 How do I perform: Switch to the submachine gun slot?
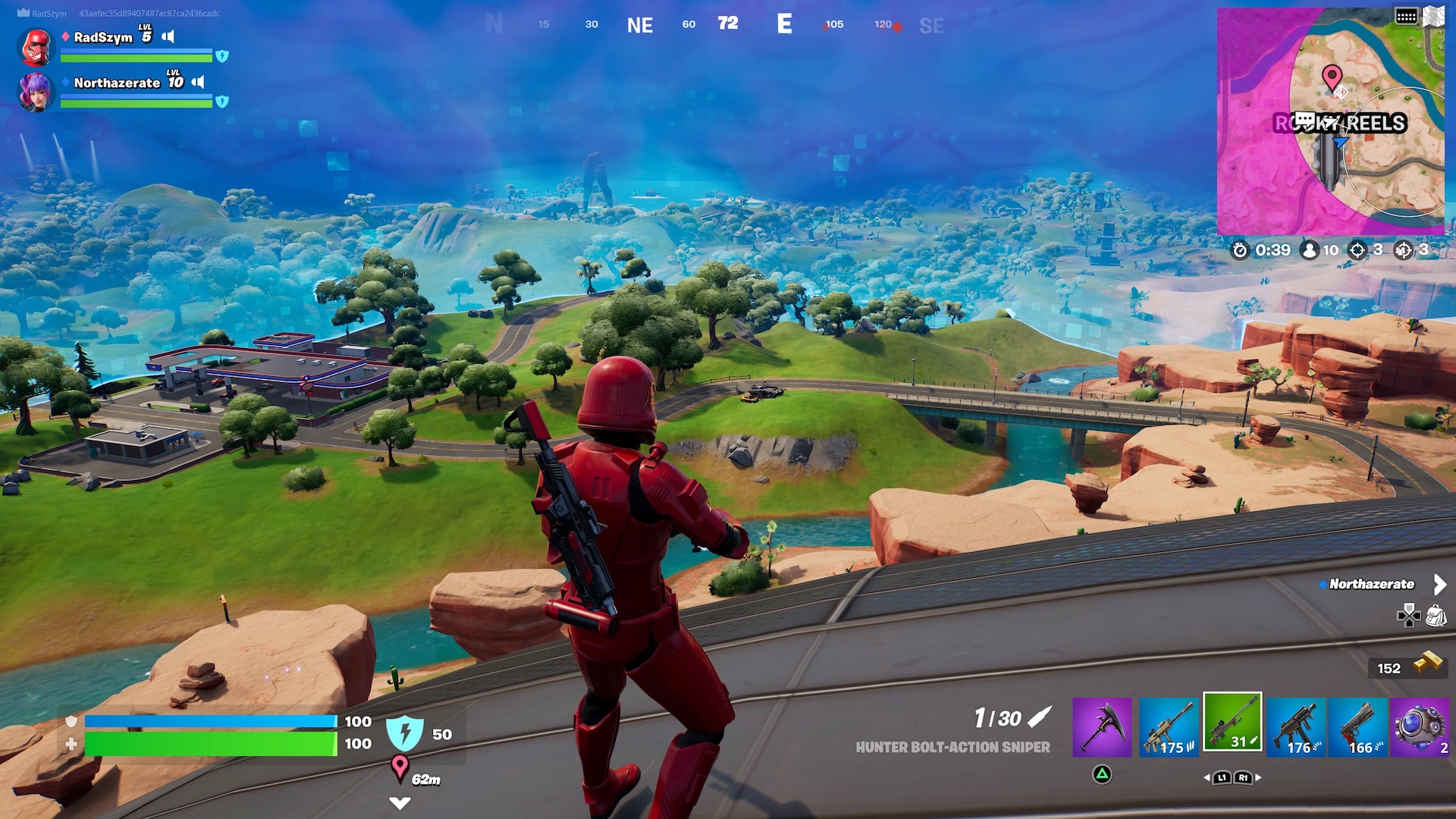pos(1296,726)
